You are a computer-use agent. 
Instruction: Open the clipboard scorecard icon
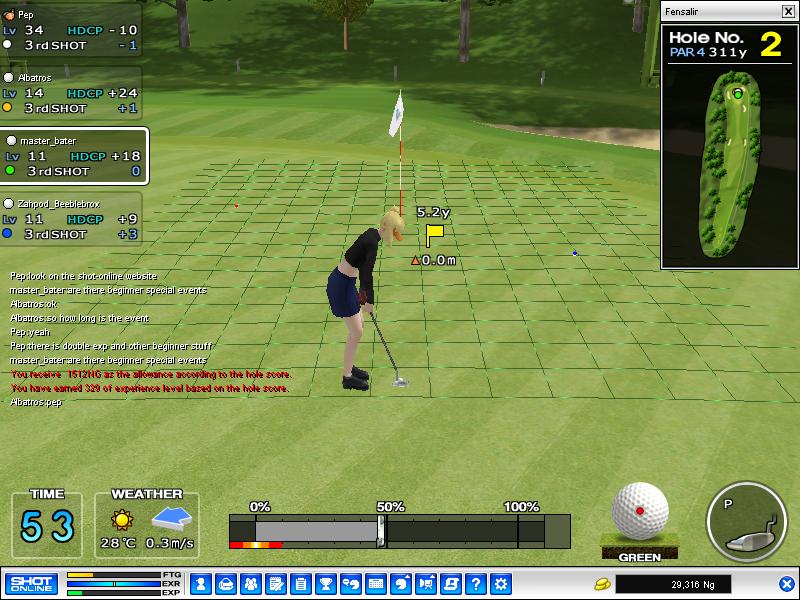click(300, 583)
